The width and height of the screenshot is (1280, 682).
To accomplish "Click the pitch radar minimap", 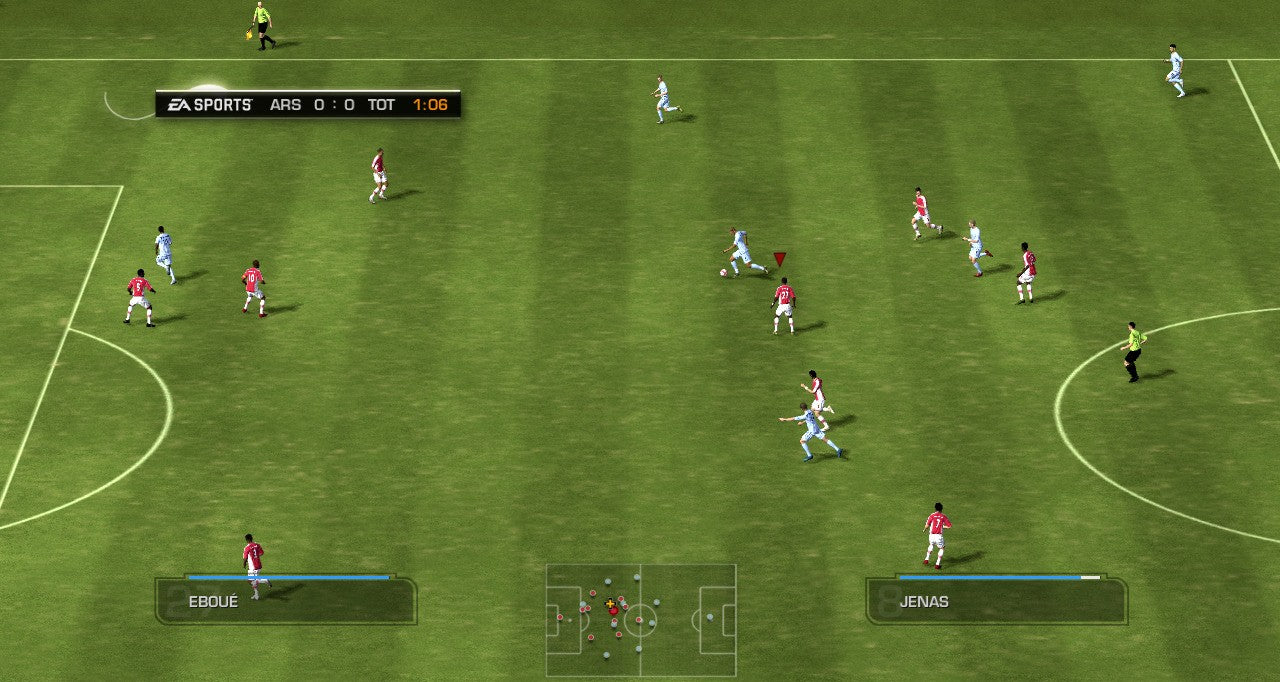I will (640, 620).
